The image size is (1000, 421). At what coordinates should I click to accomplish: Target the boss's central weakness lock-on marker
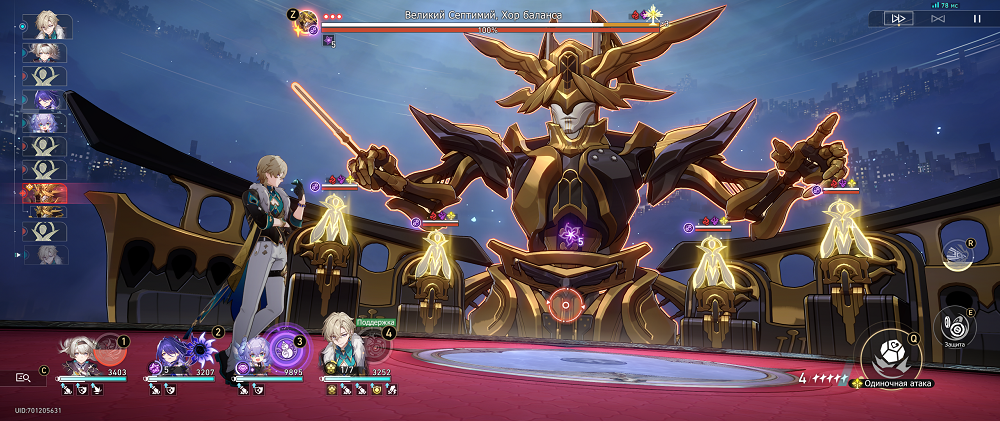click(564, 304)
